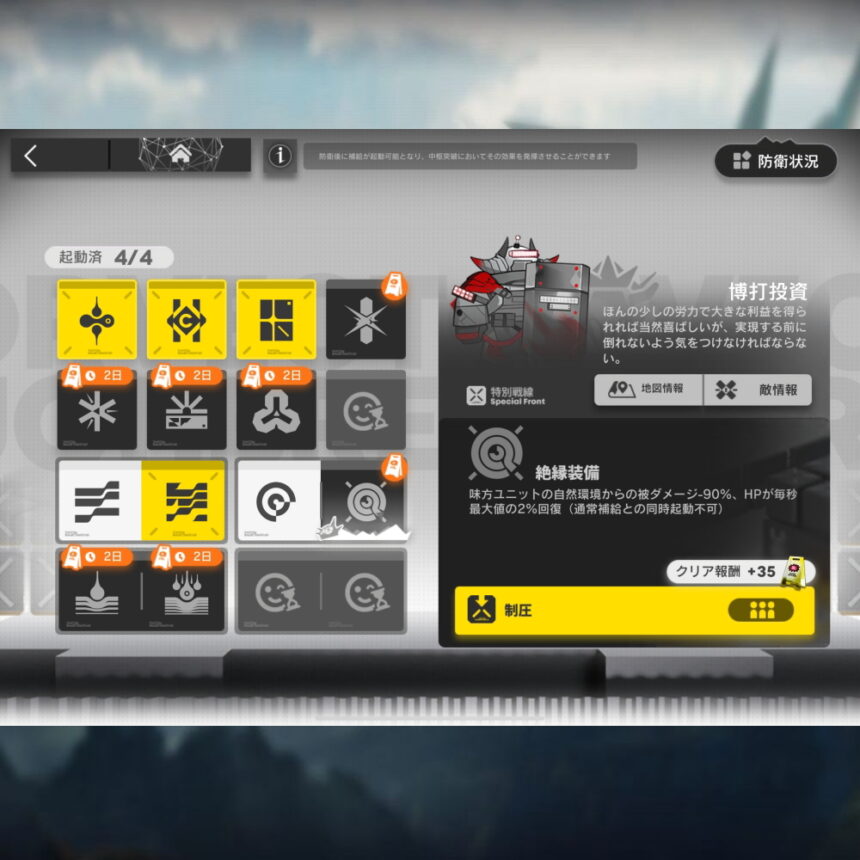The width and height of the screenshot is (860, 860).
Task: Select the yellow split-squares emblem tile
Action: [x=276, y=319]
